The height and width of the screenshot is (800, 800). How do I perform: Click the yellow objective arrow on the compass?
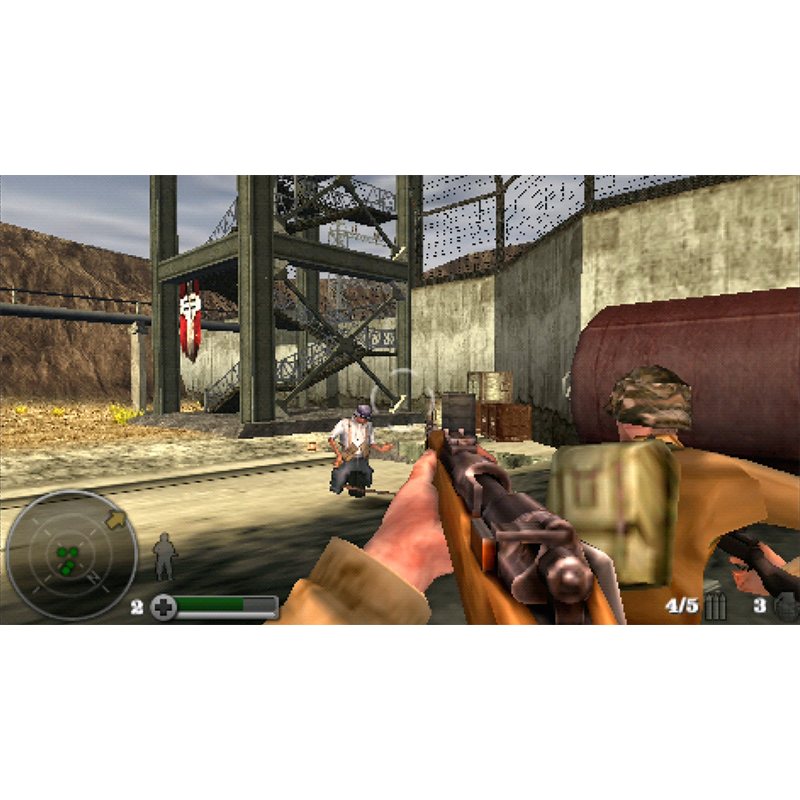tap(115, 519)
